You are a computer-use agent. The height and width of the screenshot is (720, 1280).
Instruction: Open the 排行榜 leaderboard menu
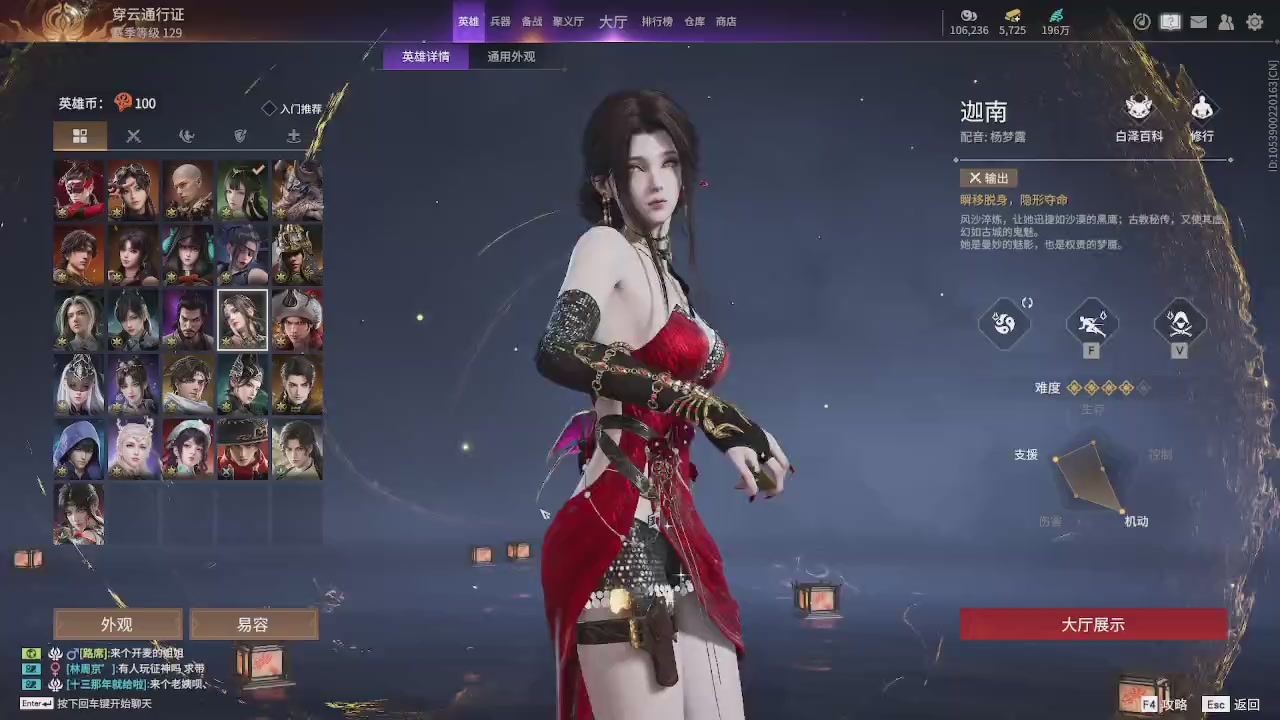656,21
